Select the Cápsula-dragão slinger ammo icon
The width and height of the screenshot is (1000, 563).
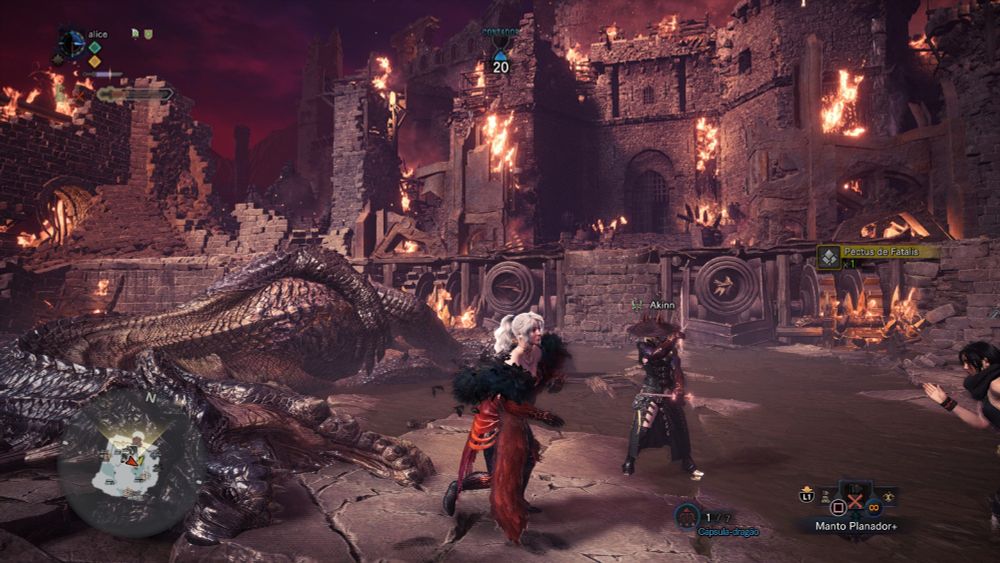coord(686,516)
